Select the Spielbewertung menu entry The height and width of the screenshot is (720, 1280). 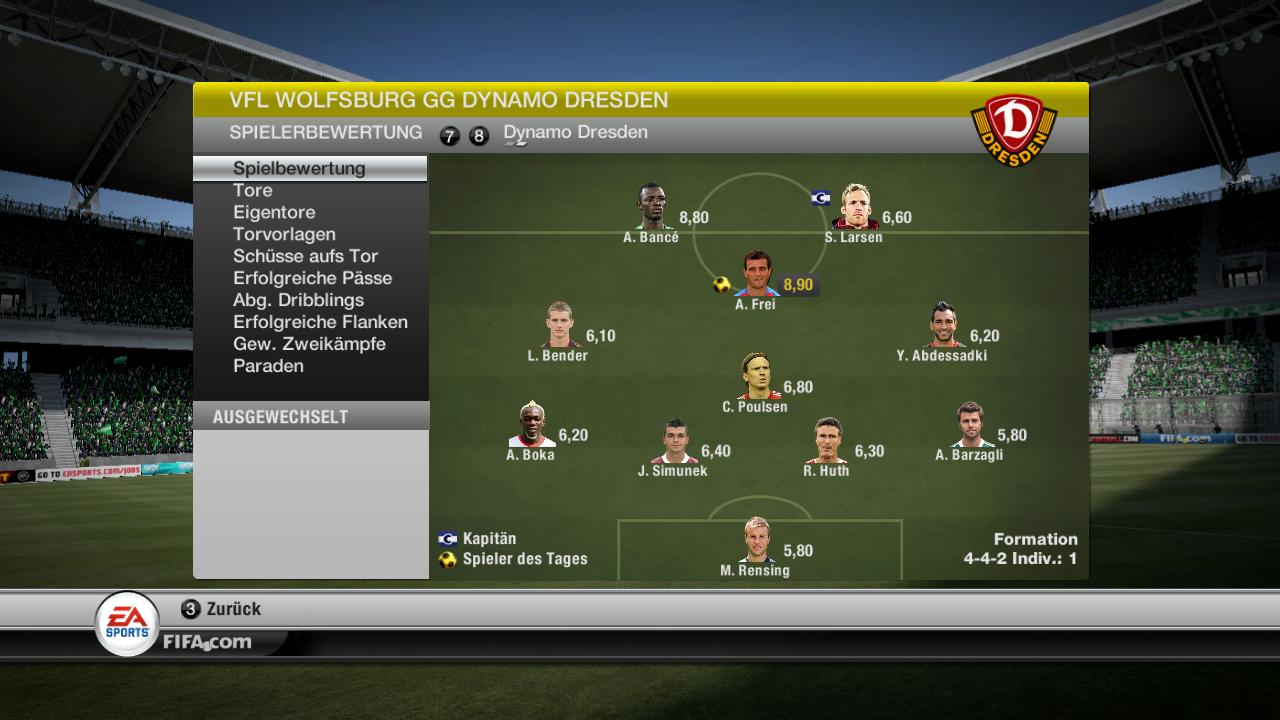point(299,168)
